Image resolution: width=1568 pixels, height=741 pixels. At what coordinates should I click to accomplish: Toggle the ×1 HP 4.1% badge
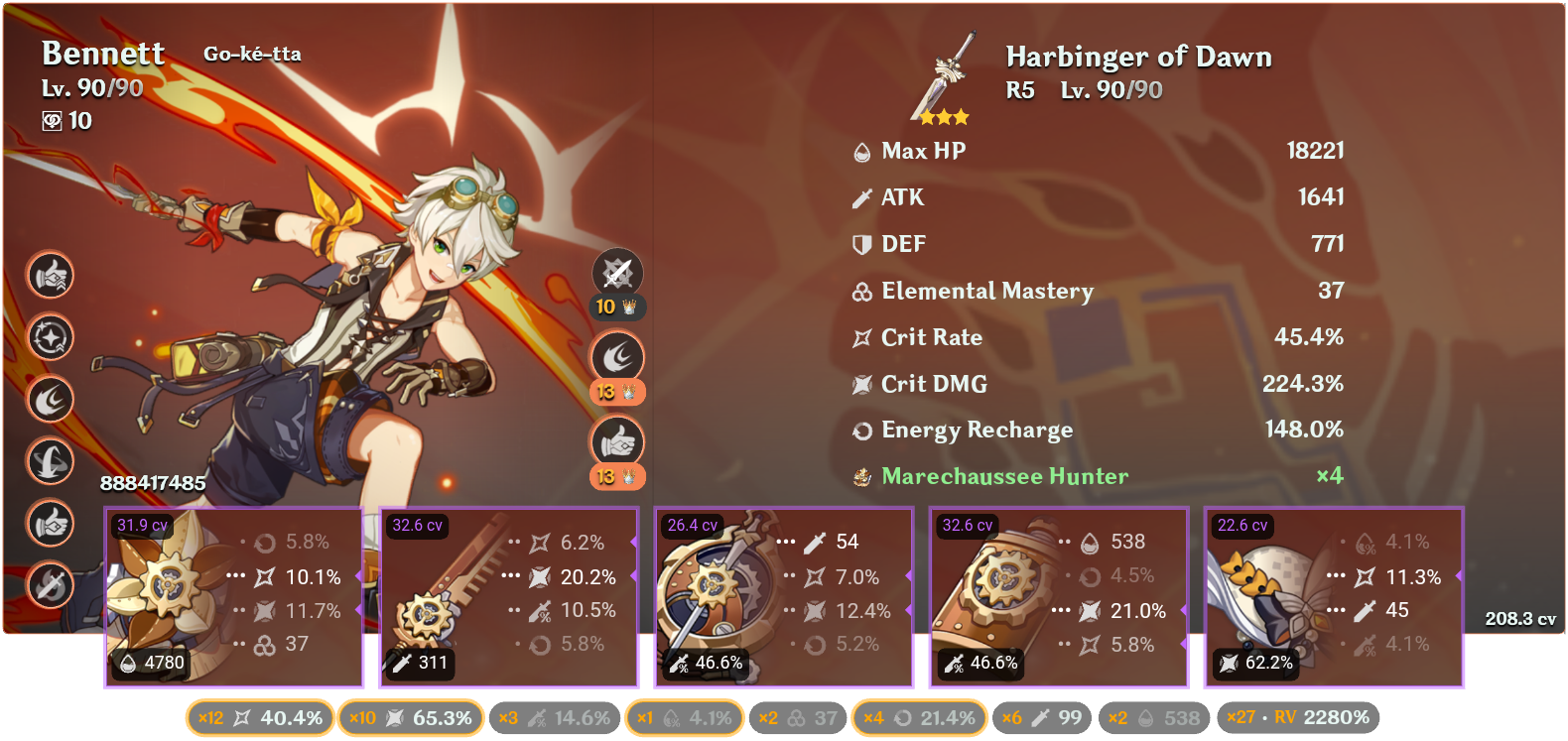pyautogui.click(x=685, y=717)
